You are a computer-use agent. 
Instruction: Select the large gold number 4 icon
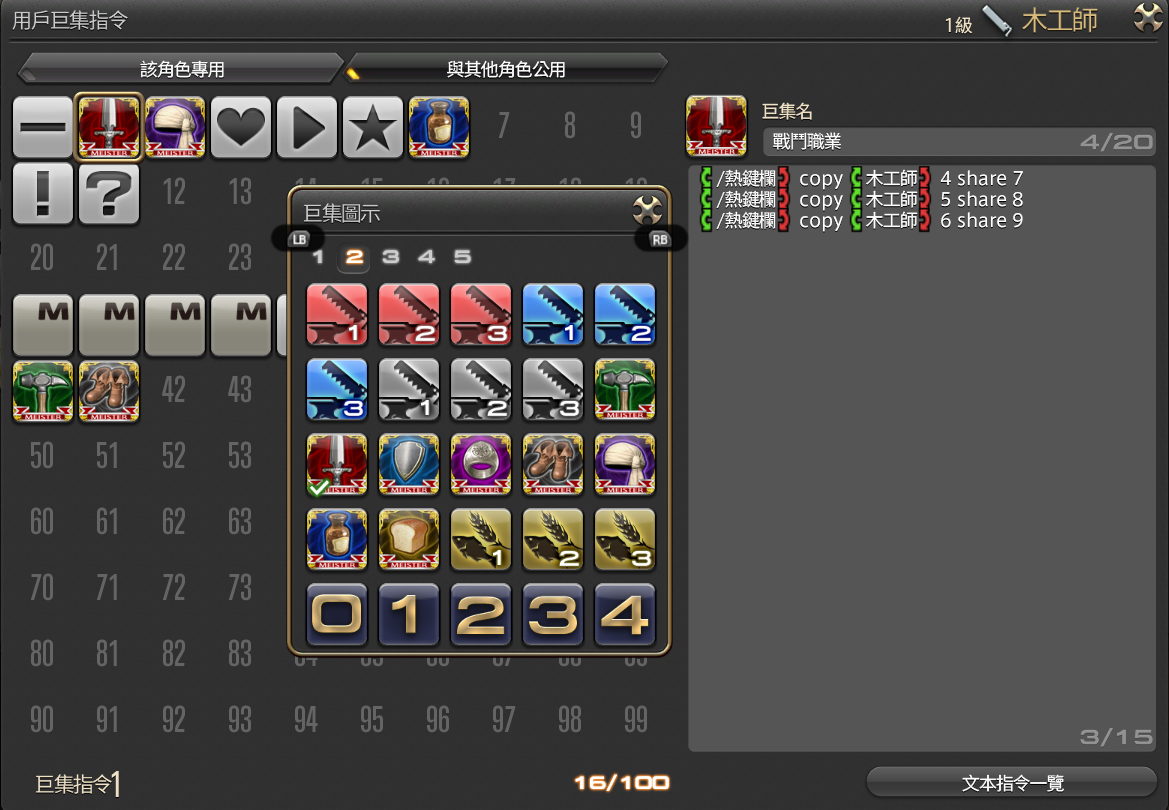625,614
